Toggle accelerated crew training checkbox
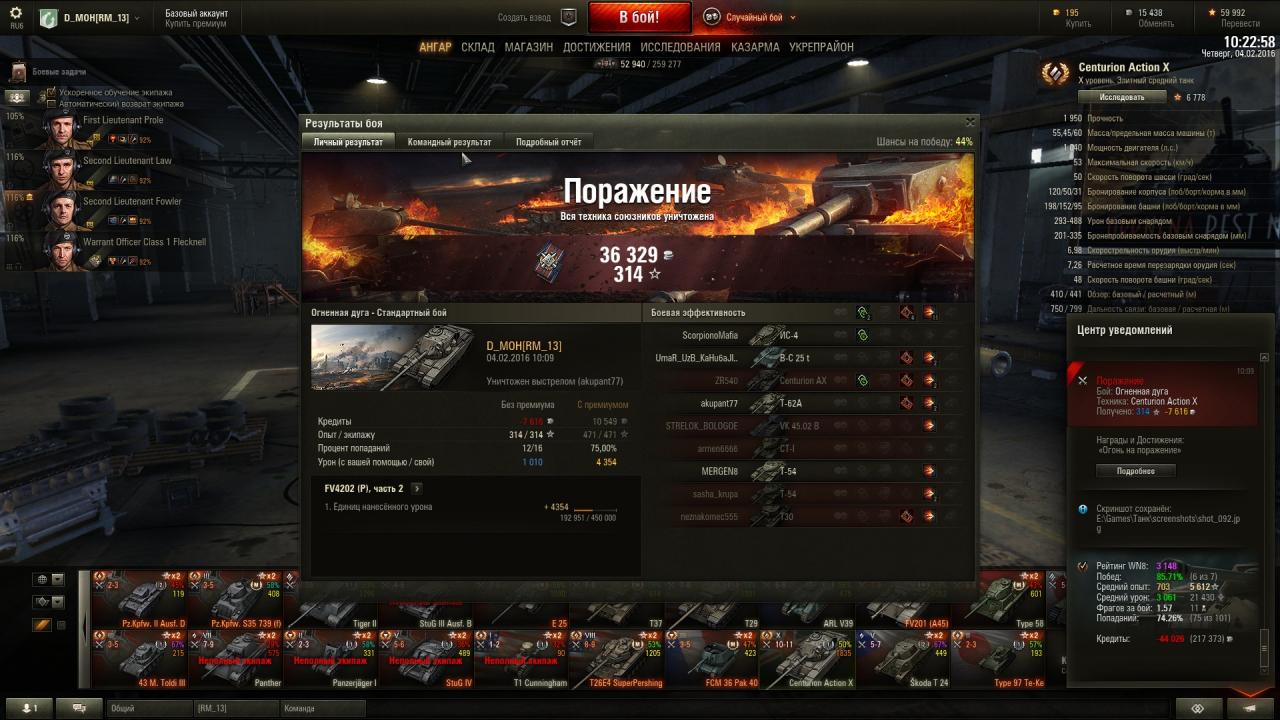The height and width of the screenshot is (720, 1280). pyautogui.click(x=52, y=92)
